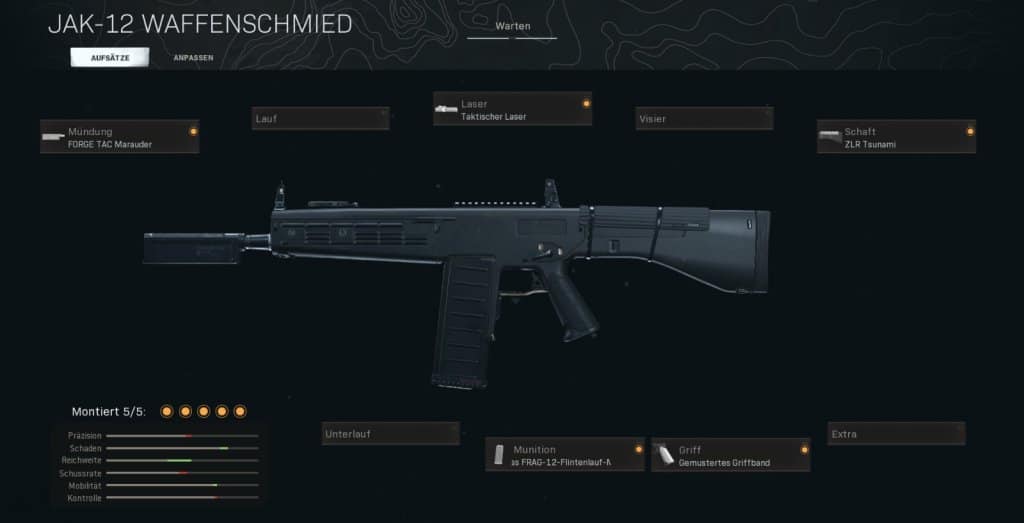This screenshot has height=523, width=1024.
Task: Open the Anpassen tab
Action: 192,58
